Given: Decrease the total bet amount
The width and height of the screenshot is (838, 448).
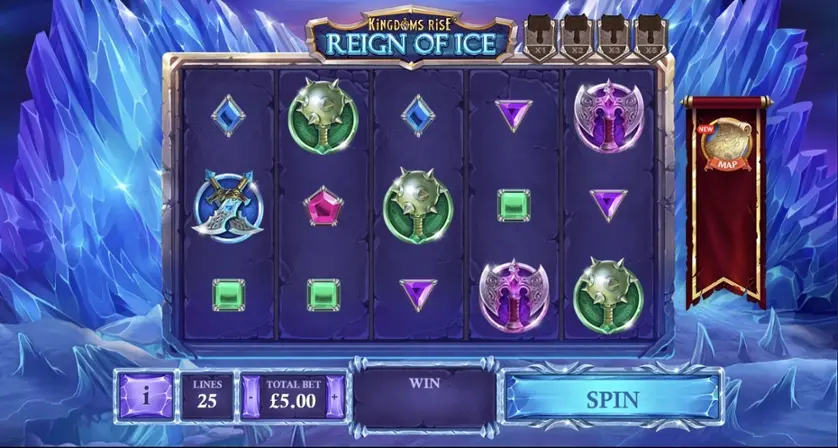Looking at the screenshot, I should click(x=250, y=398).
